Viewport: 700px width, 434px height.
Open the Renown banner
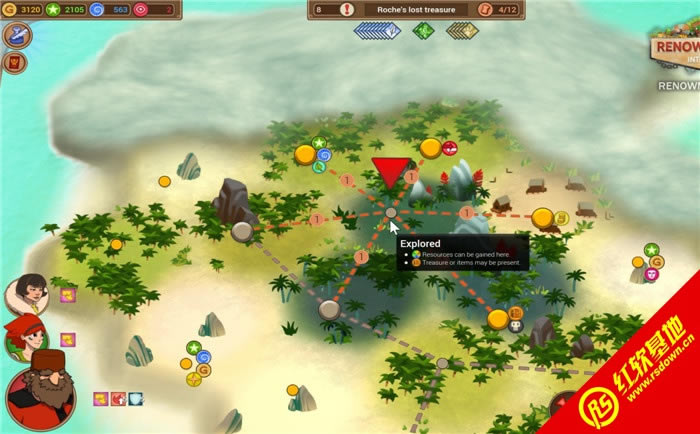(x=676, y=50)
